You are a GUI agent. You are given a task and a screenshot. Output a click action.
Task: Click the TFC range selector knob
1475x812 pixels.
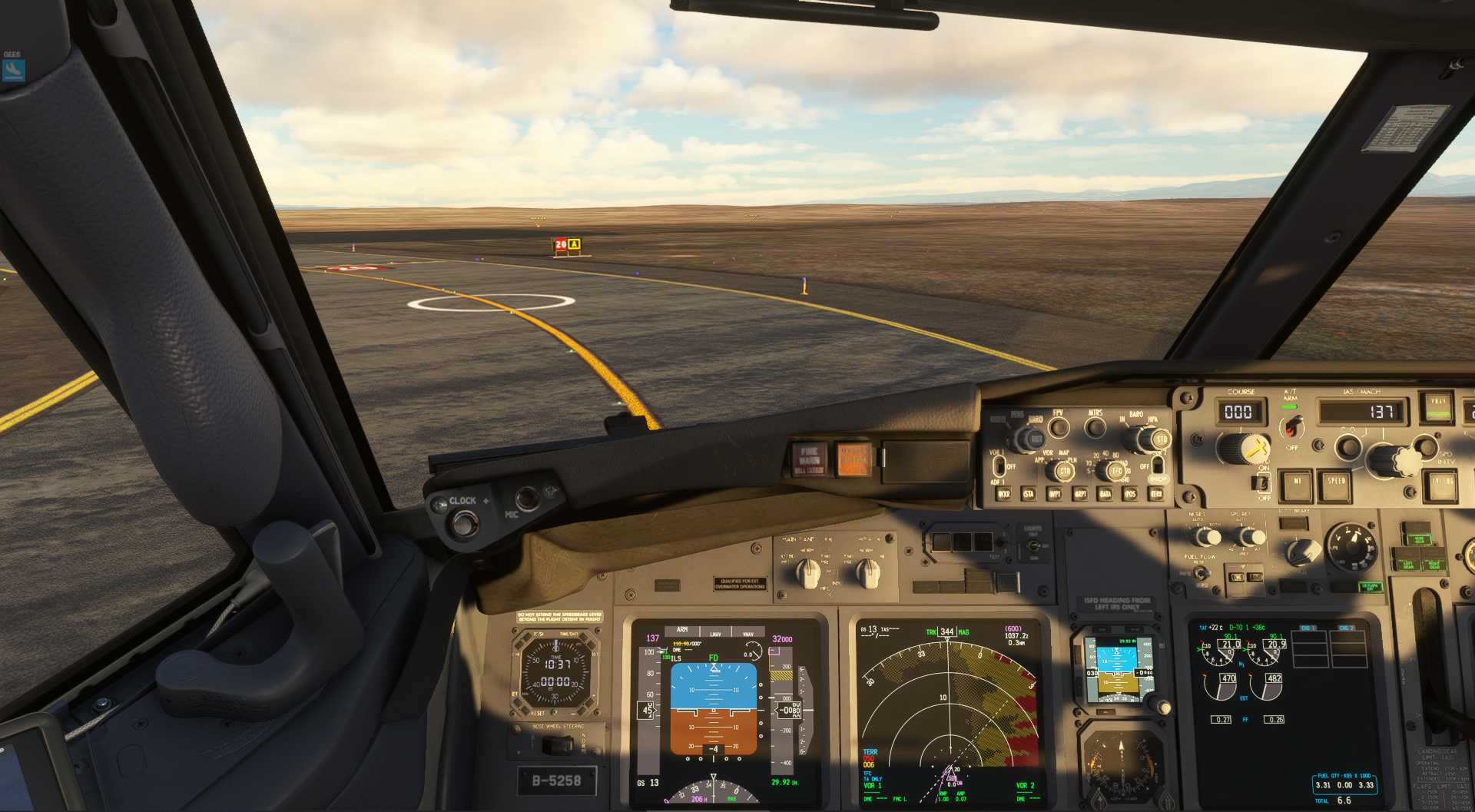tap(1116, 471)
